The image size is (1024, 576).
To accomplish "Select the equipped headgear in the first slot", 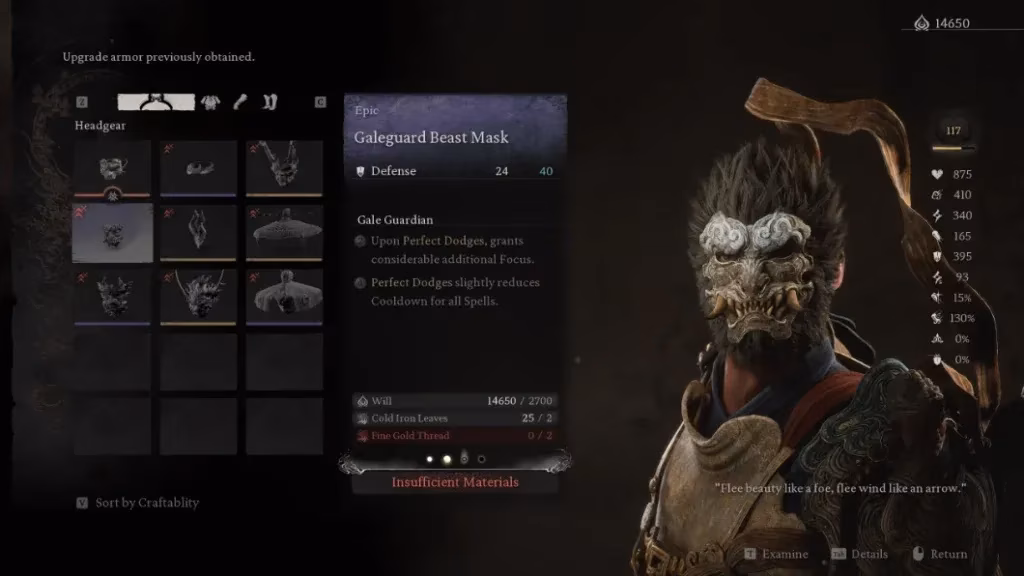I will pos(112,167).
